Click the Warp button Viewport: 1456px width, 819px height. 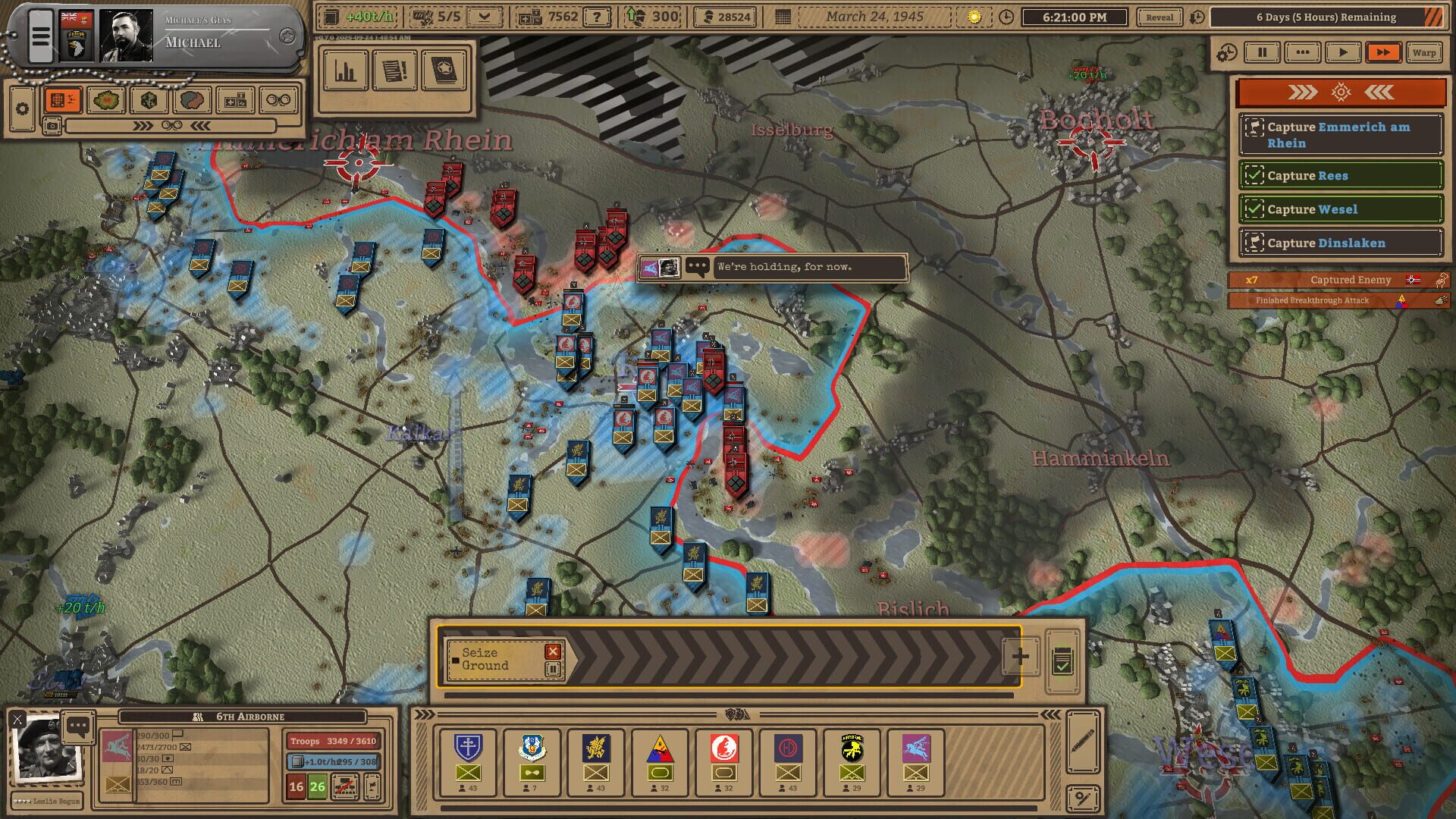click(x=1424, y=52)
